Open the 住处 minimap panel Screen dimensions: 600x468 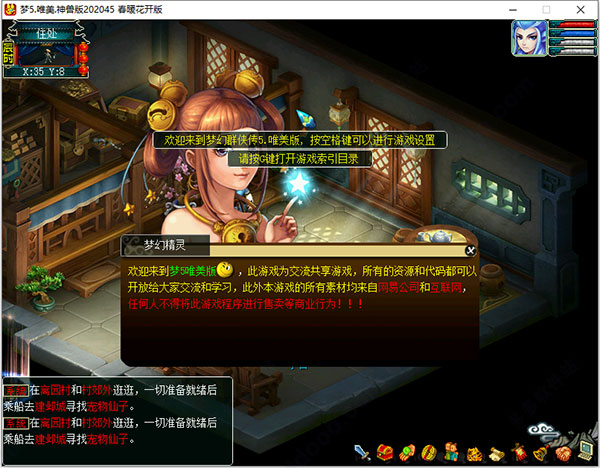(x=48, y=34)
